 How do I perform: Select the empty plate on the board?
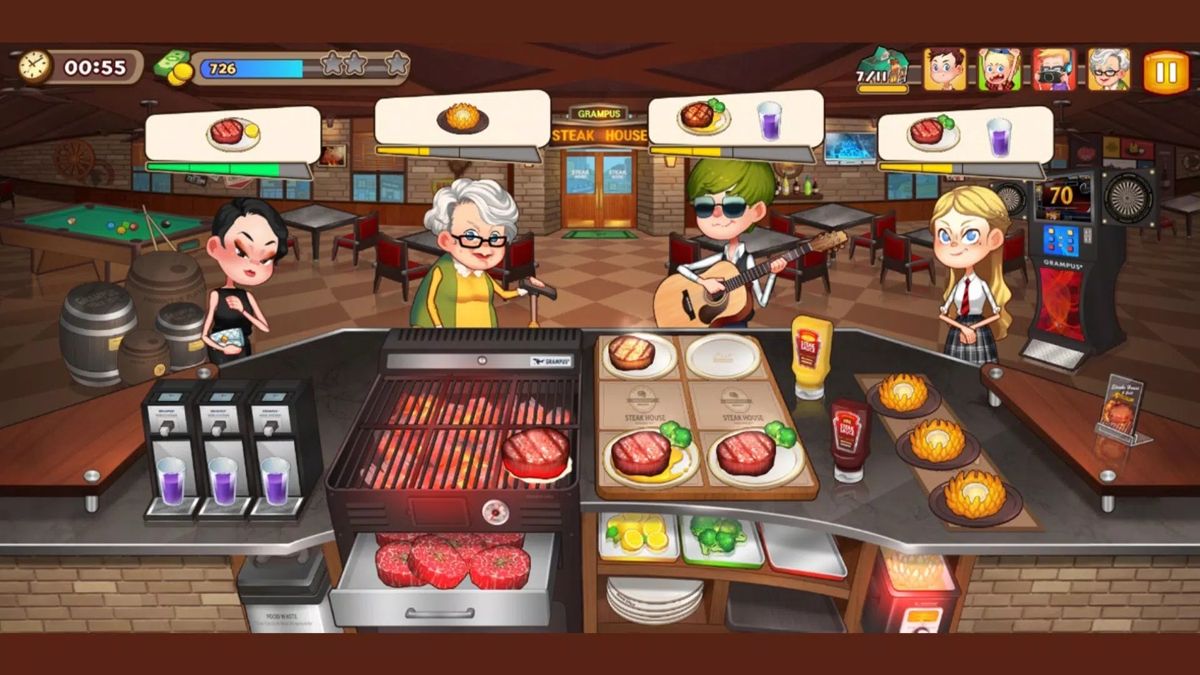[723, 356]
